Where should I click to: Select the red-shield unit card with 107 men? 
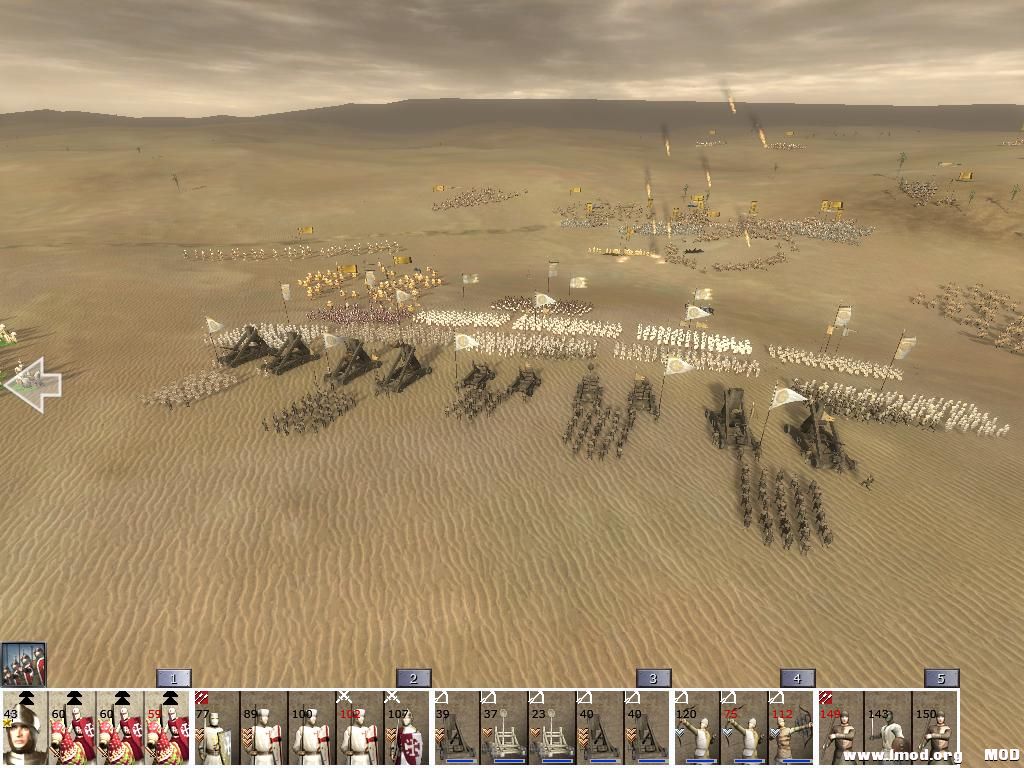point(408,728)
